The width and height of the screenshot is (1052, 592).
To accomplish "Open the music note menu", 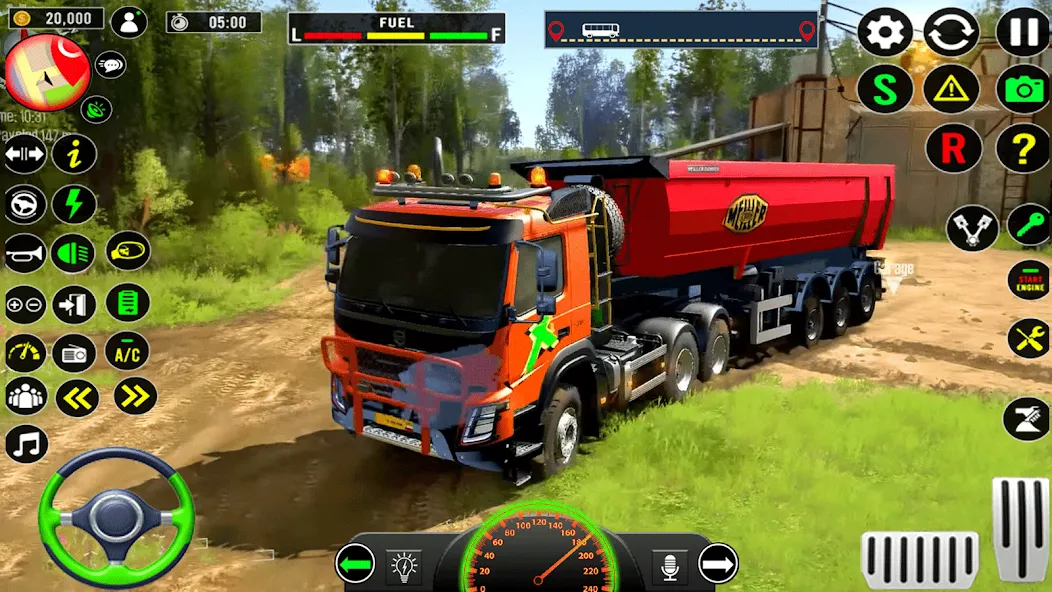I will (x=26, y=444).
